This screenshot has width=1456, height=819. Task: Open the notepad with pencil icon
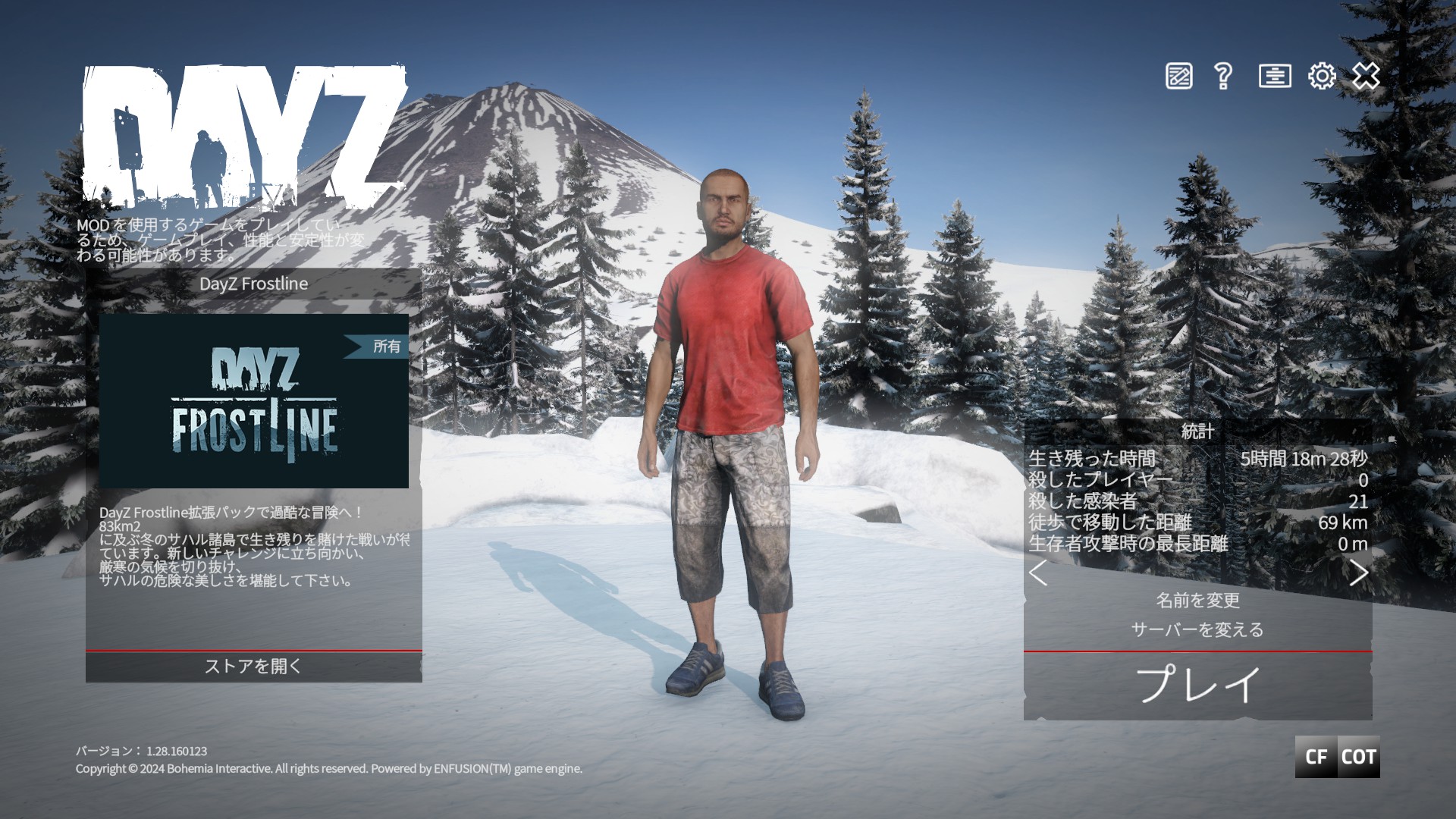pos(1178,76)
